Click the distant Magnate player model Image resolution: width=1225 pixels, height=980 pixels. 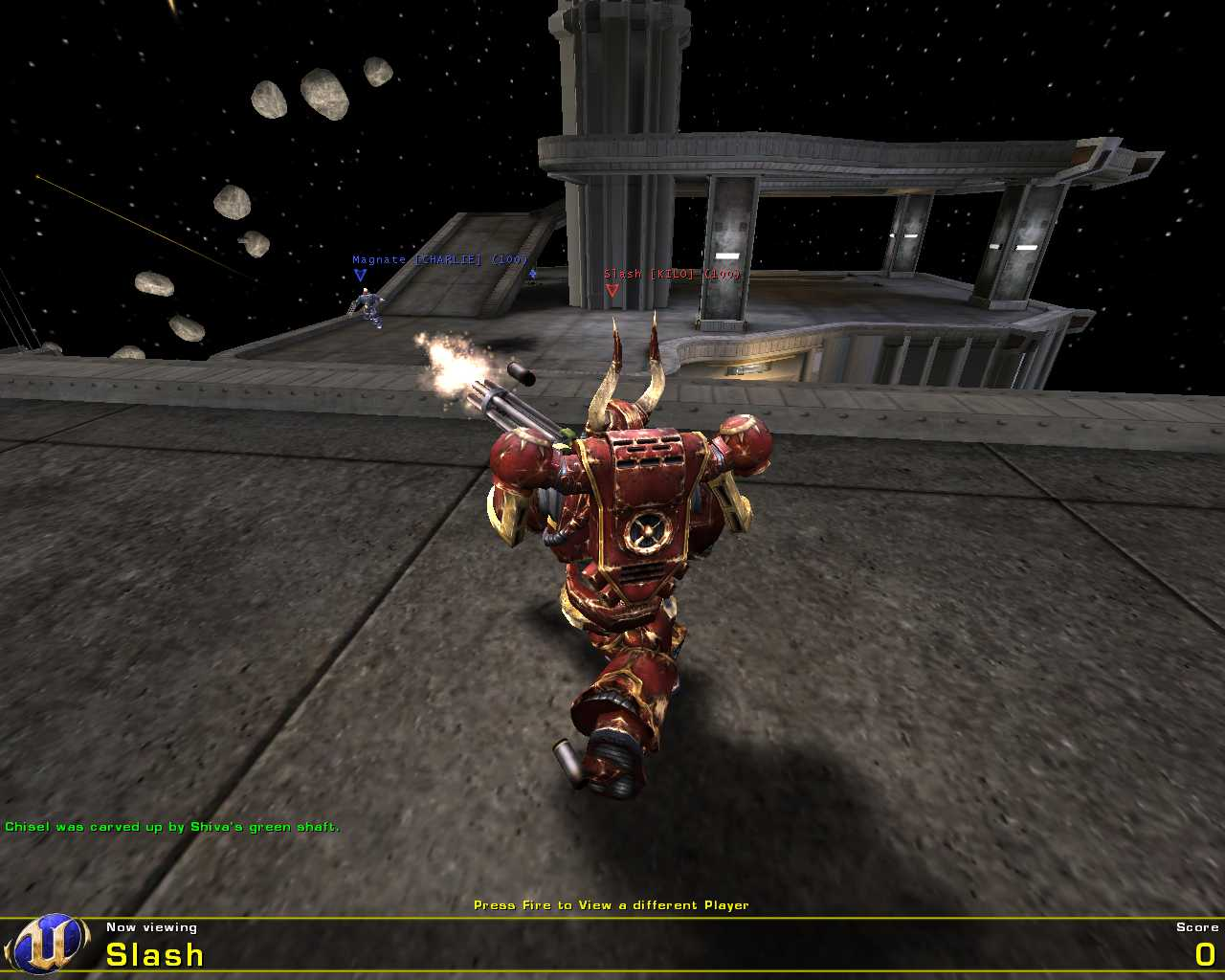[369, 304]
